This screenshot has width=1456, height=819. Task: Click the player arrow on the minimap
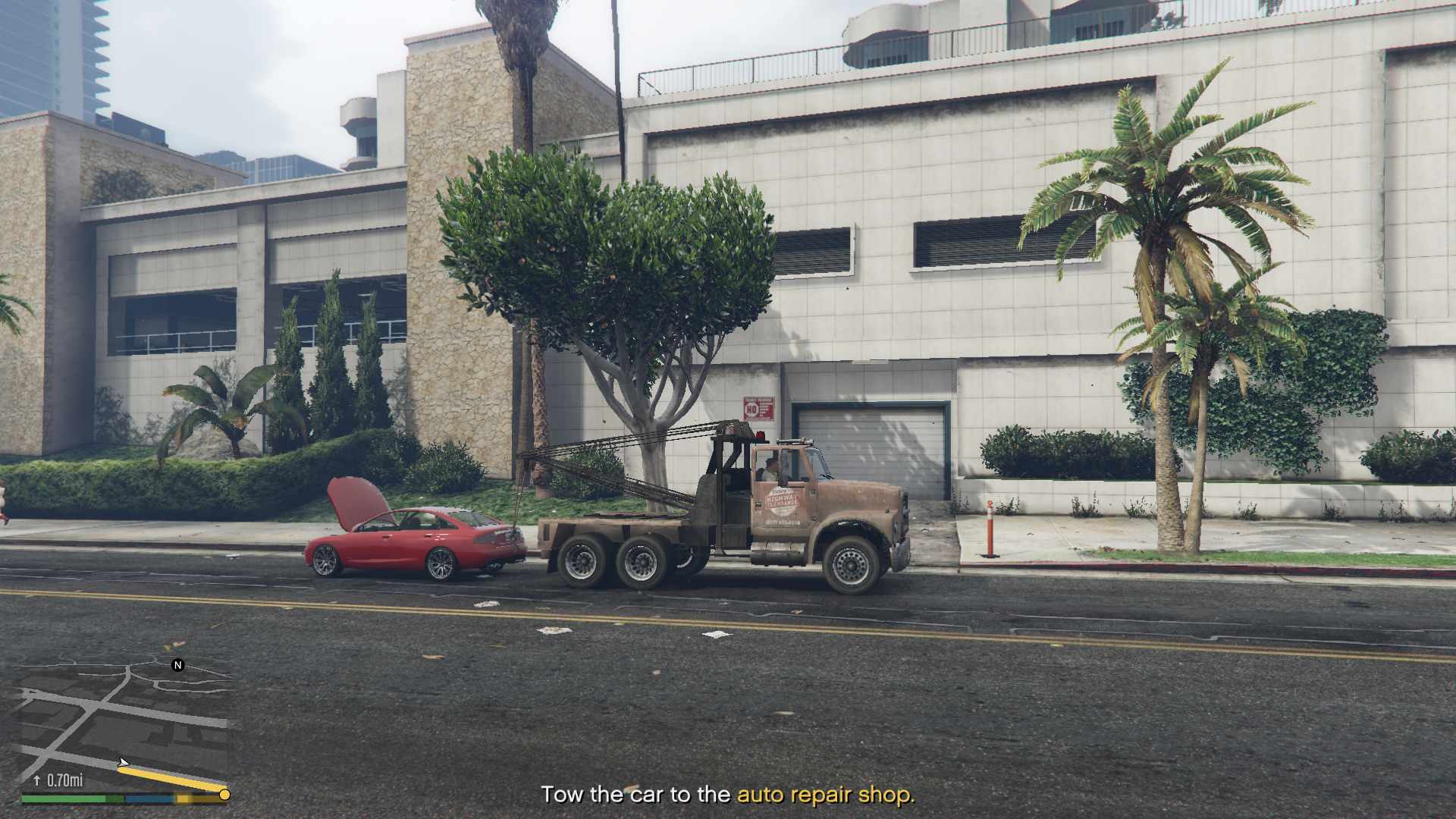[x=124, y=762]
